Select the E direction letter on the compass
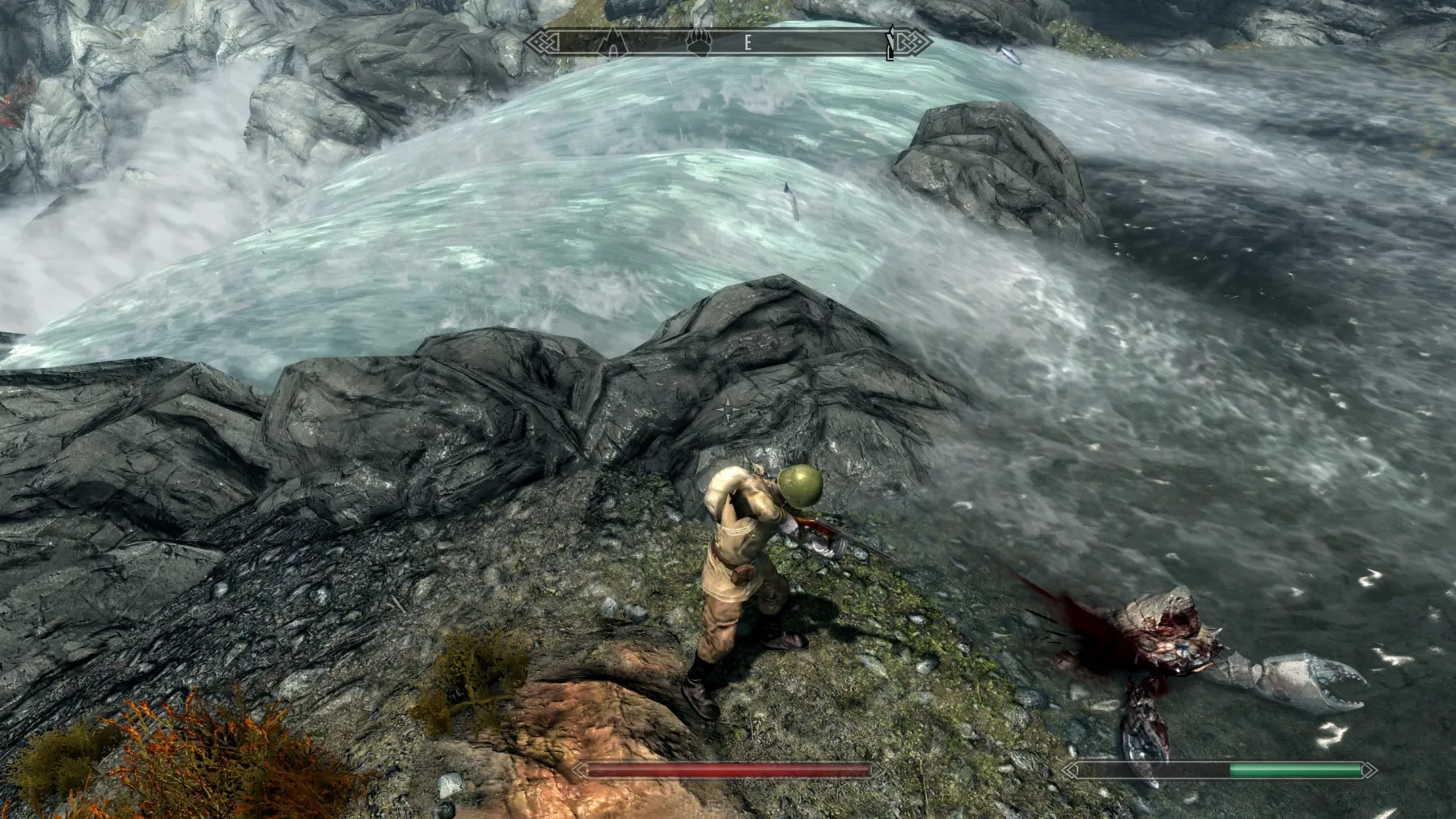This screenshot has width=1456, height=819. coord(748,42)
